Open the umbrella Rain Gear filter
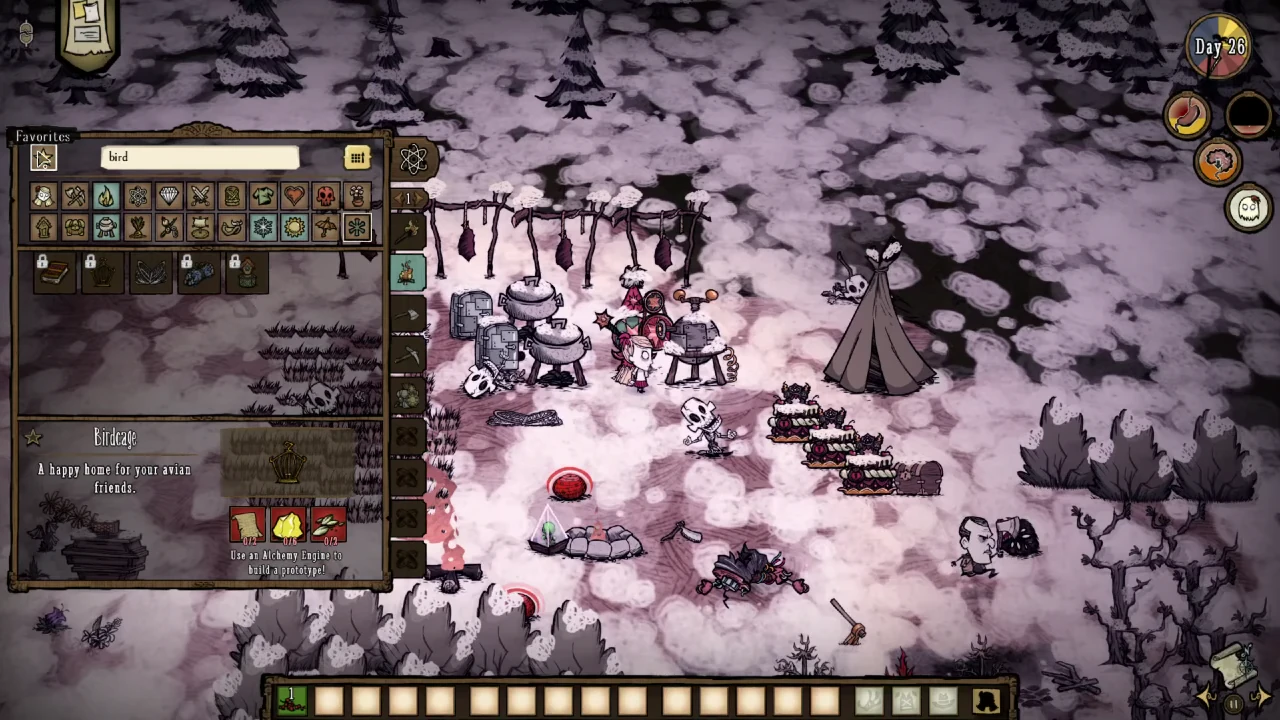 tap(326, 228)
